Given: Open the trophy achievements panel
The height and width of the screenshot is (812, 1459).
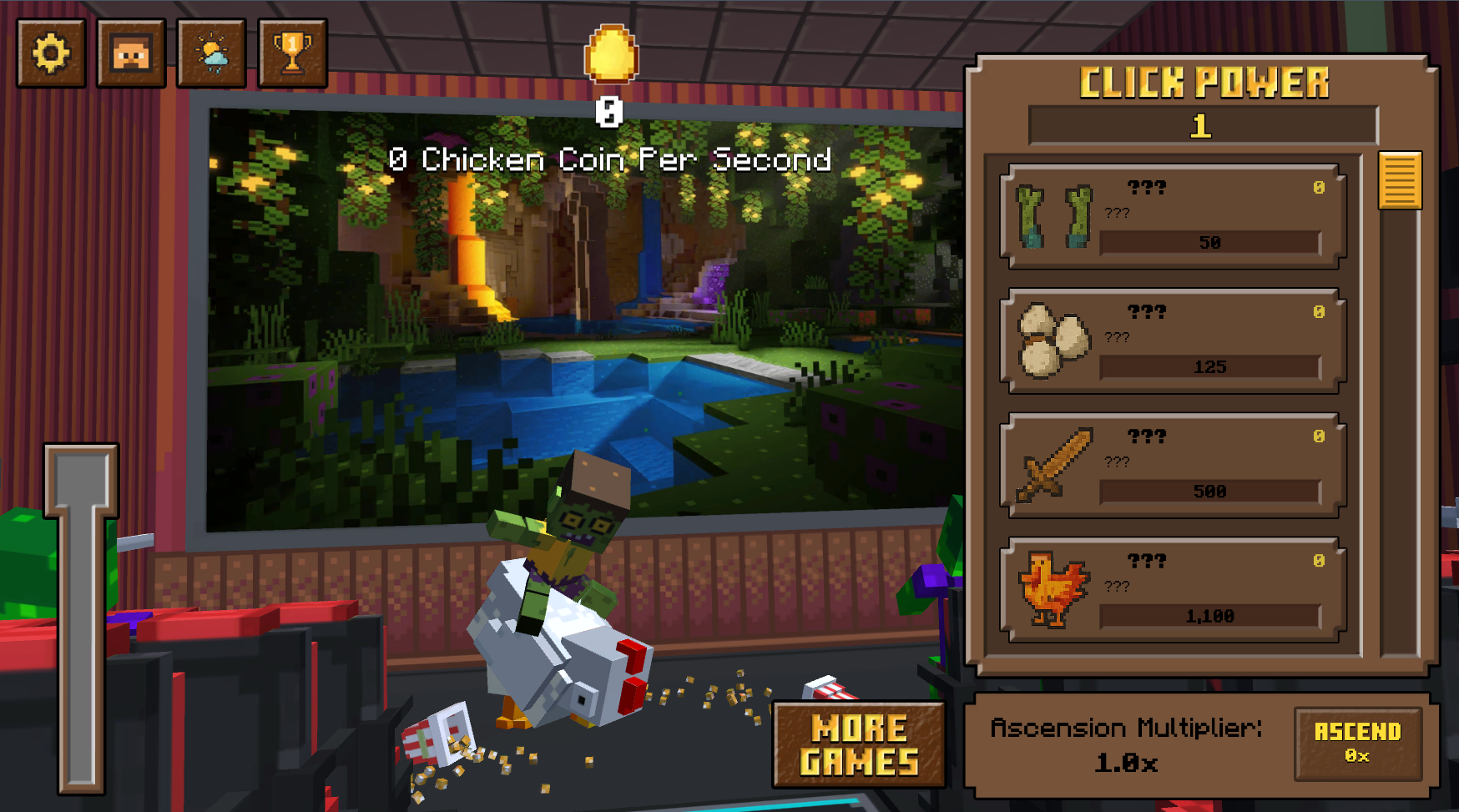Looking at the screenshot, I should pos(291,53).
